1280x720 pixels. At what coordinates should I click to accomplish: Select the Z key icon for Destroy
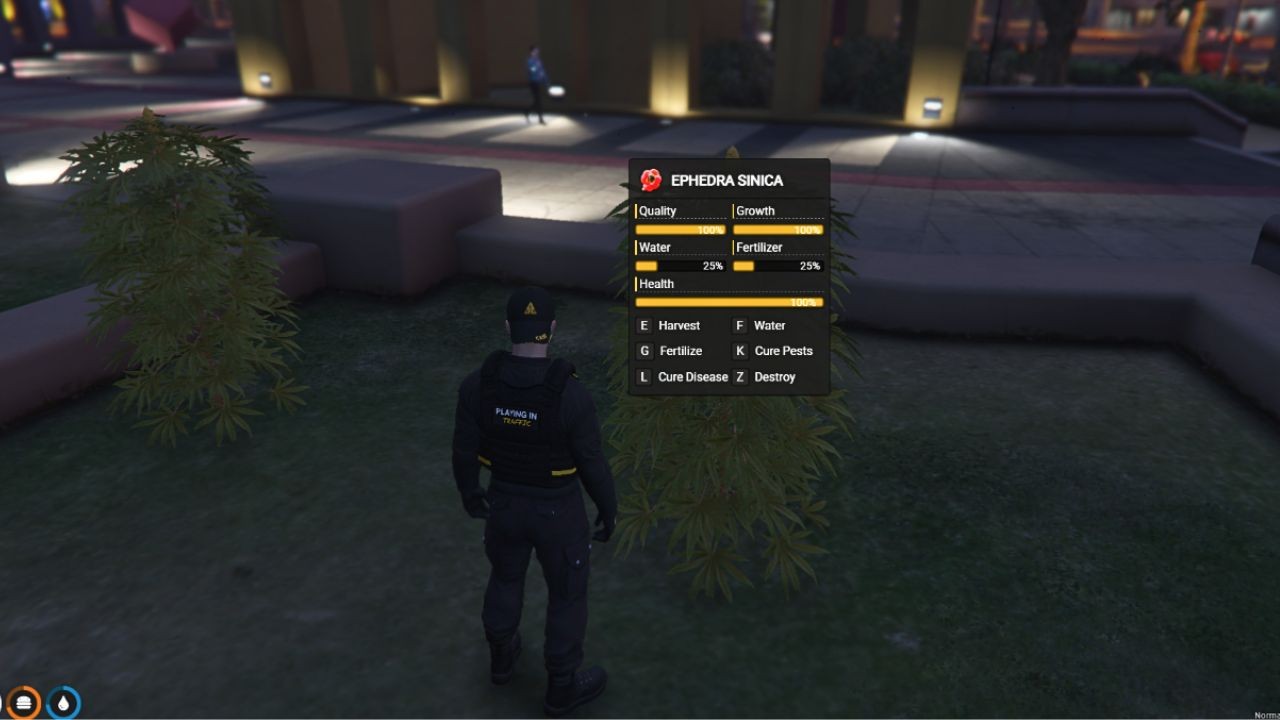(x=739, y=377)
